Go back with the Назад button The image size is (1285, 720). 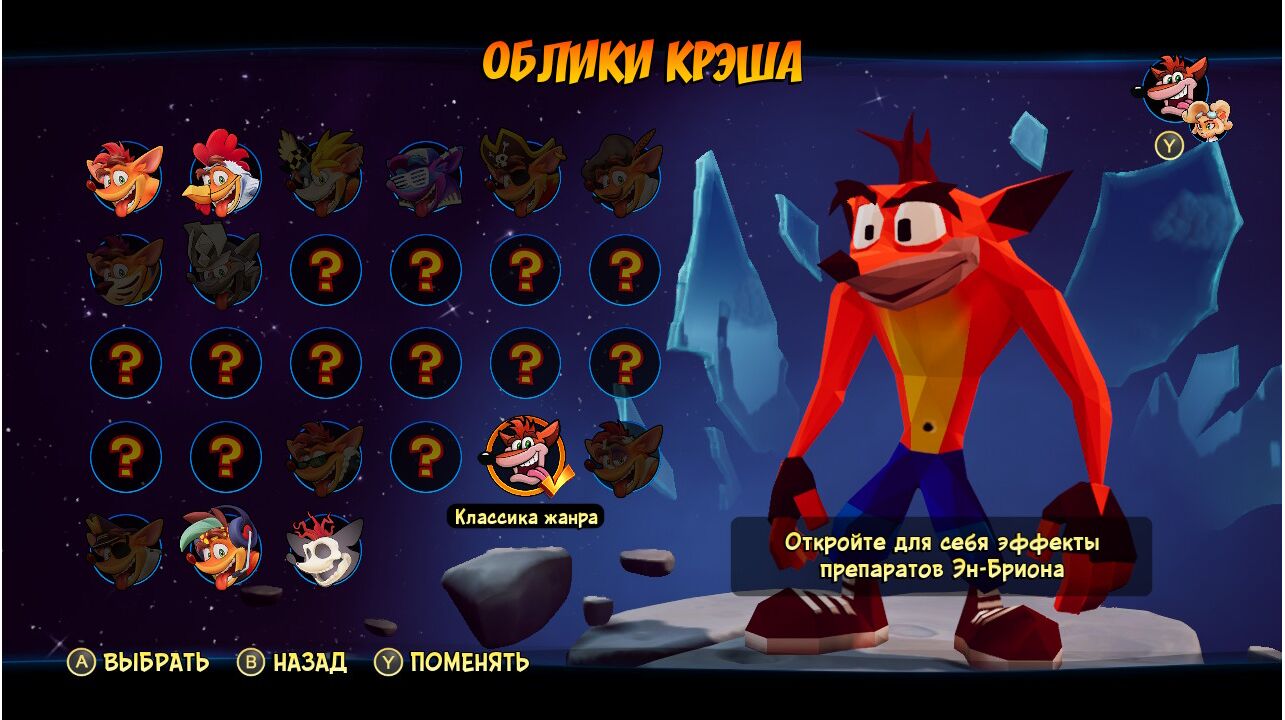tap(293, 662)
